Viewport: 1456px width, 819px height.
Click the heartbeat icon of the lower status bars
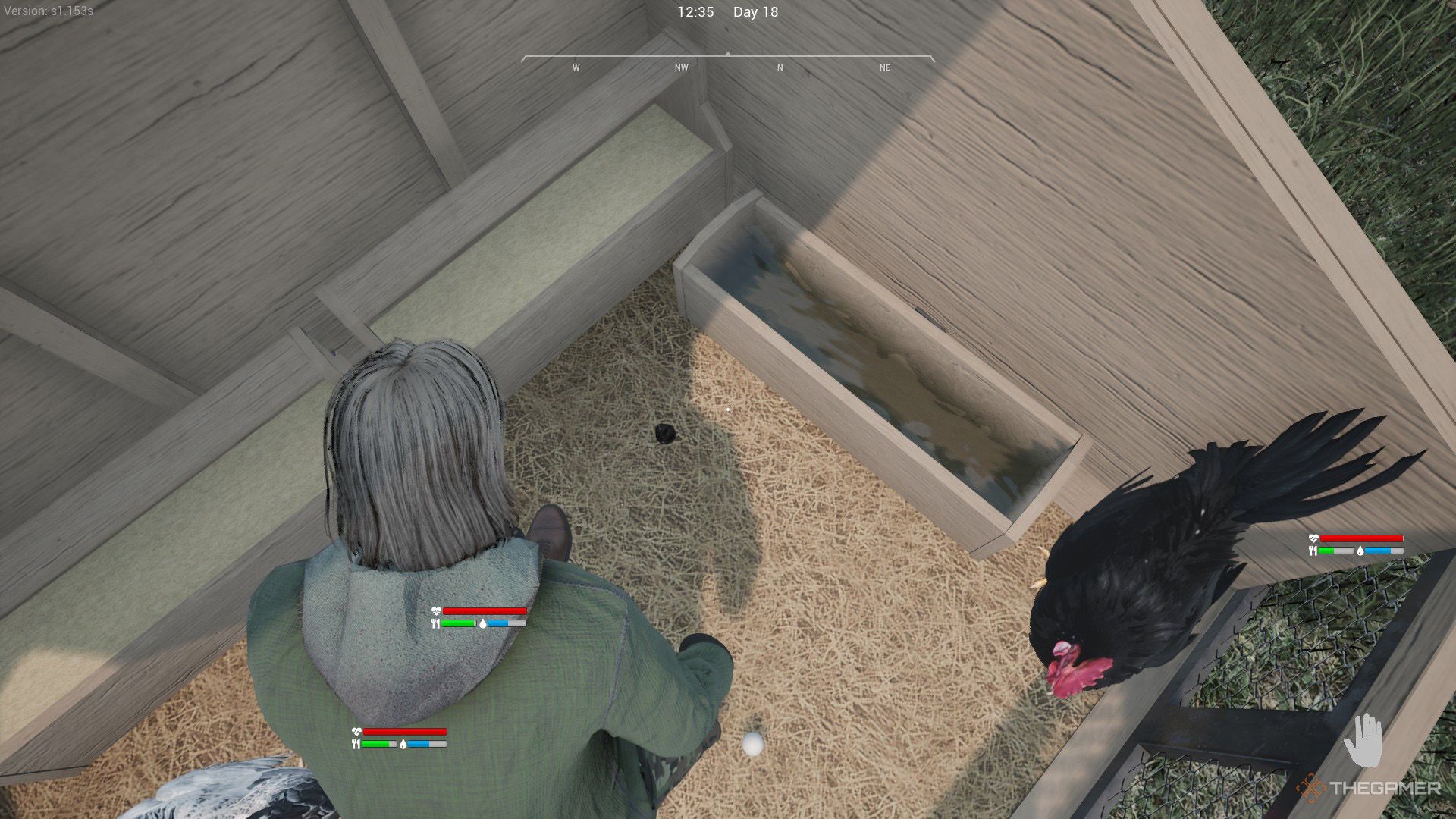point(355,731)
